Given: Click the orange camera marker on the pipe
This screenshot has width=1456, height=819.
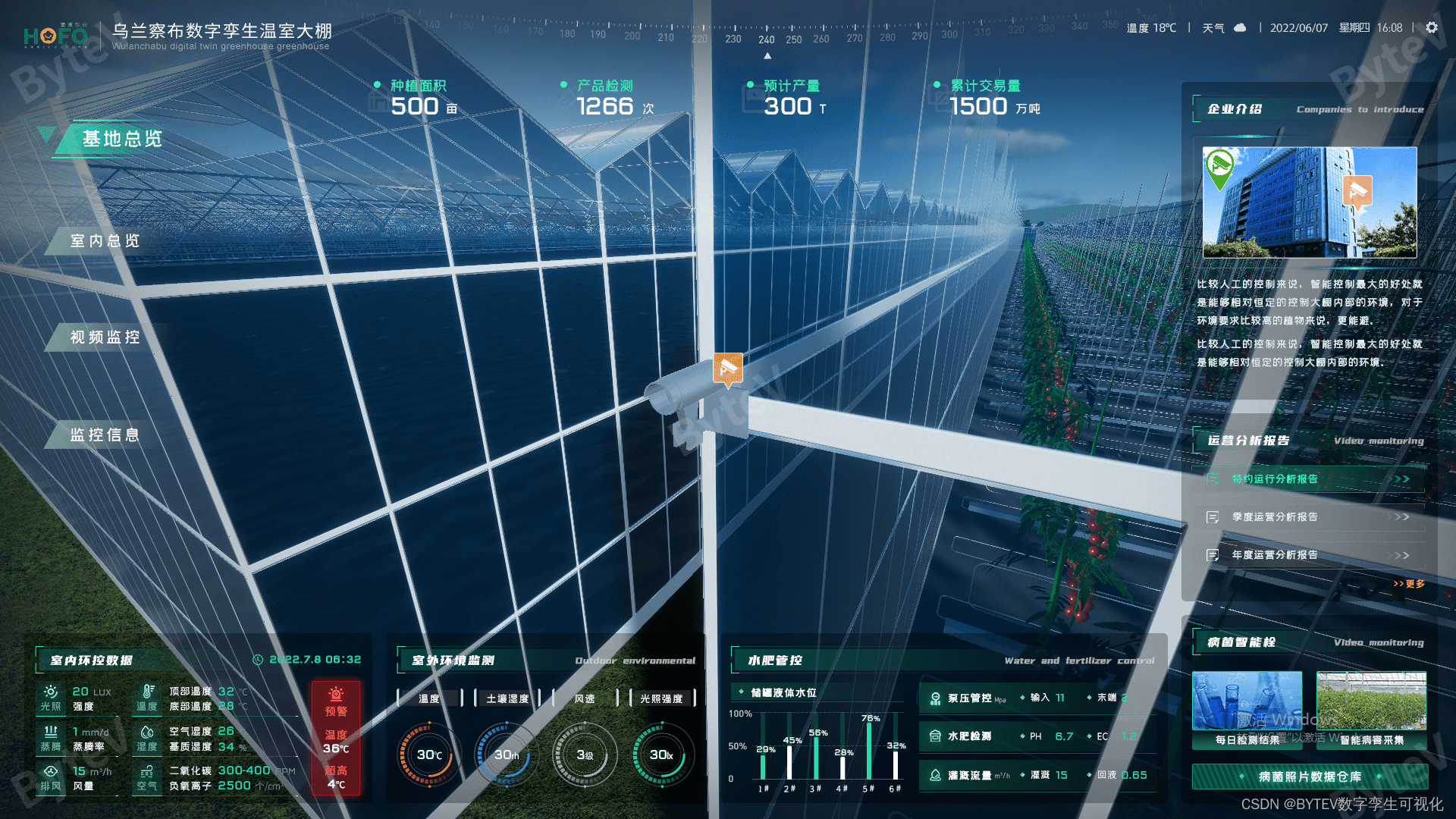Looking at the screenshot, I should pyautogui.click(x=728, y=369).
